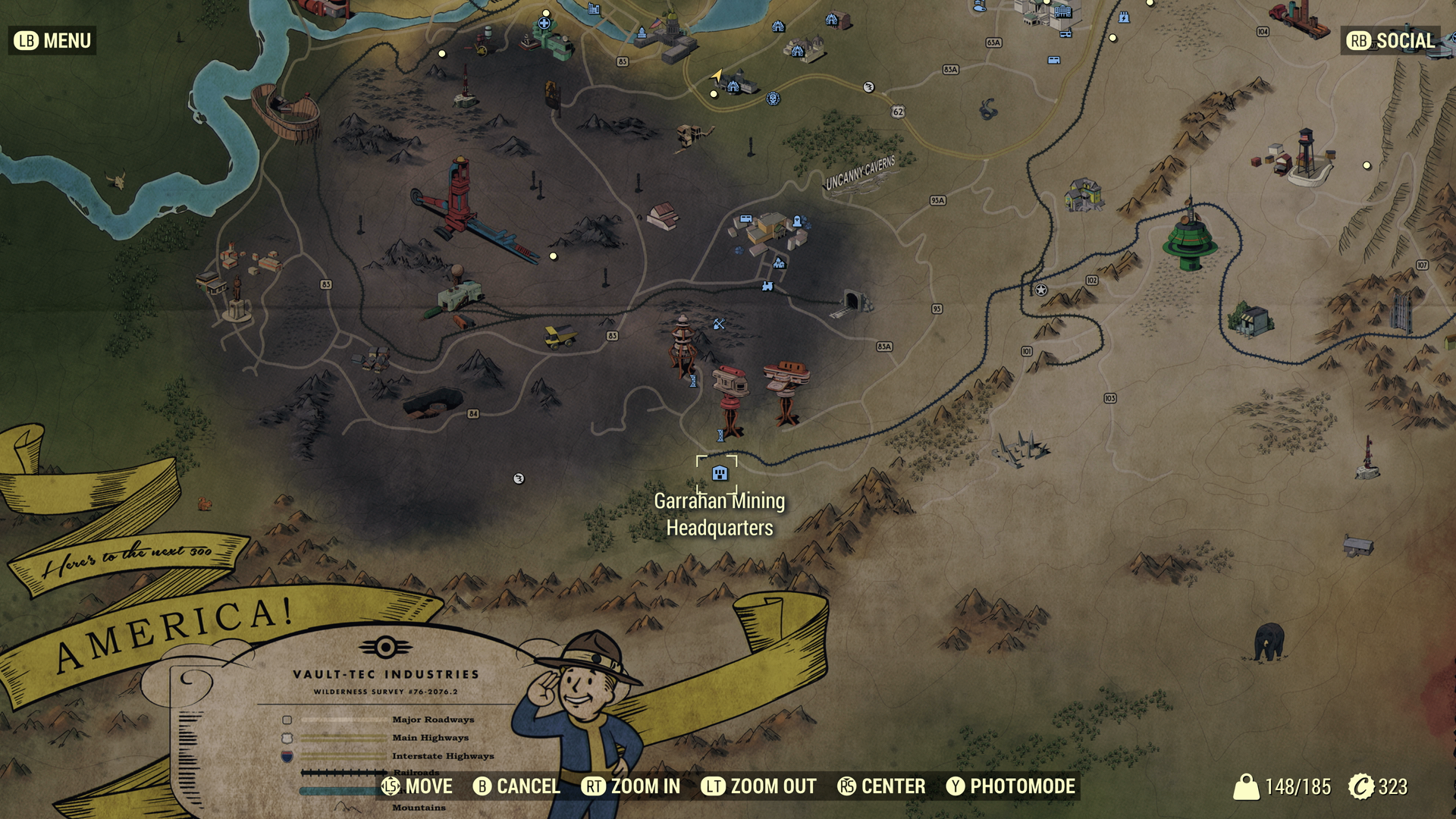Select the crashed plane wreckage location
This screenshot has width=1456, height=819.
coord(1021,447)
